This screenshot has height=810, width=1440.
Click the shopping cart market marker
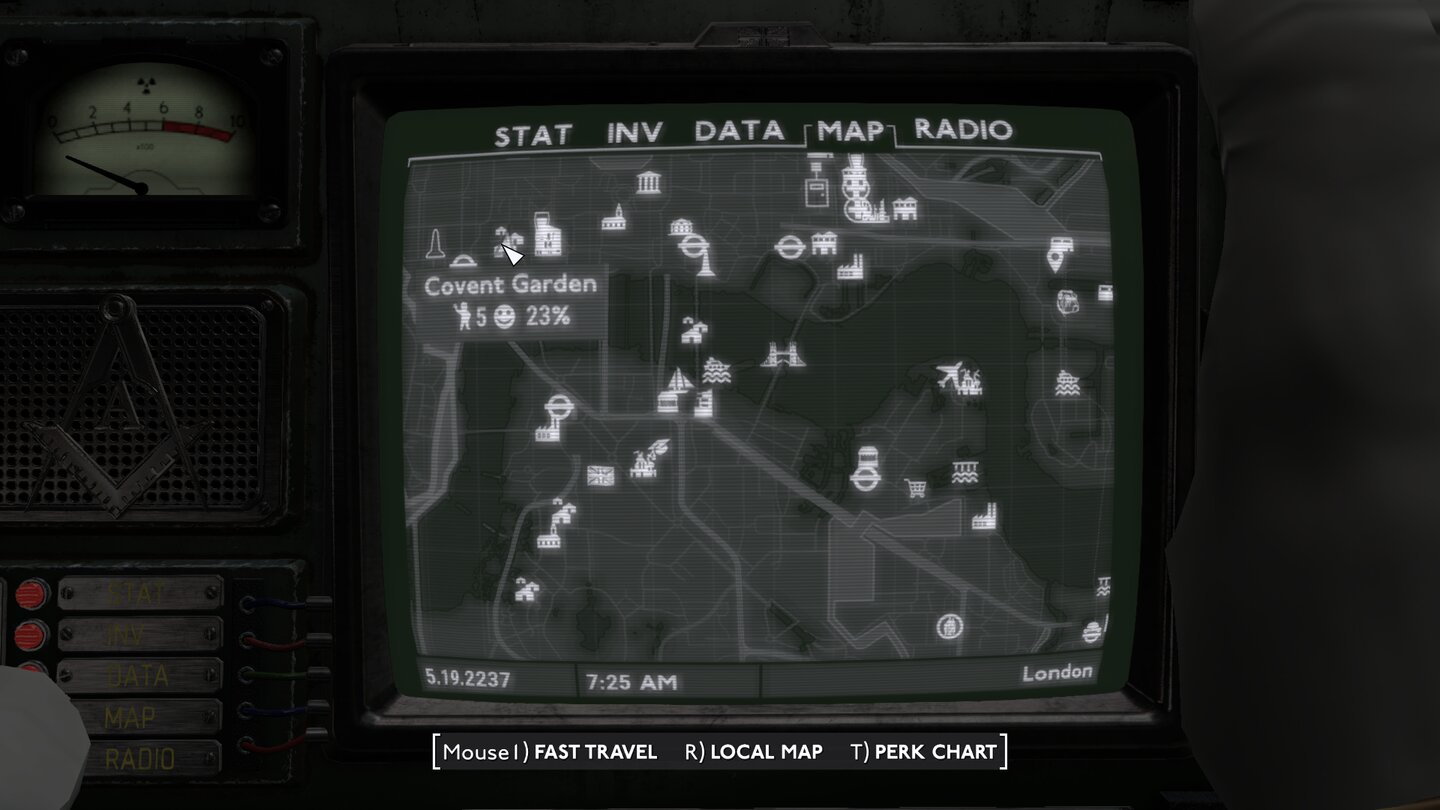pyautogui.click(x=915, y=487)
